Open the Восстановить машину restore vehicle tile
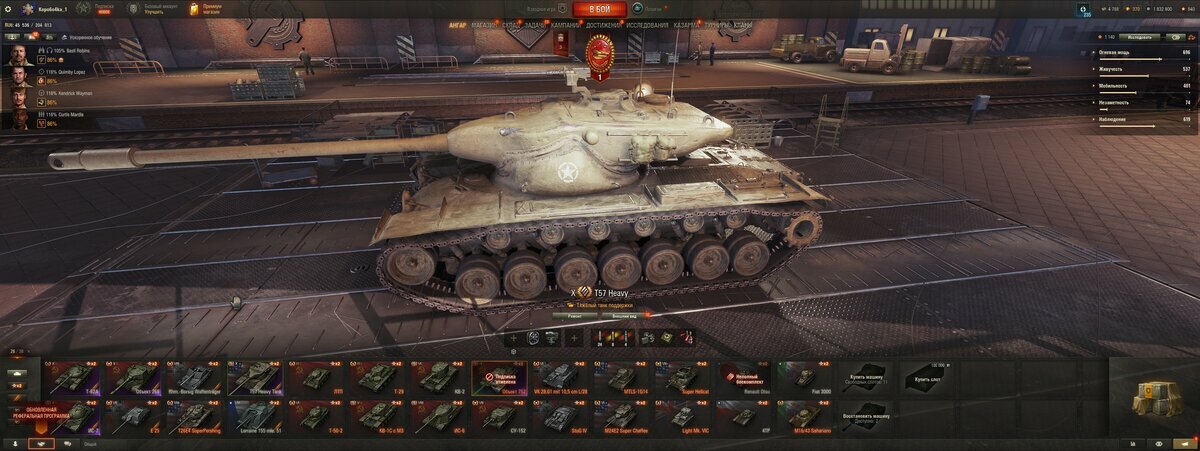 866,415
